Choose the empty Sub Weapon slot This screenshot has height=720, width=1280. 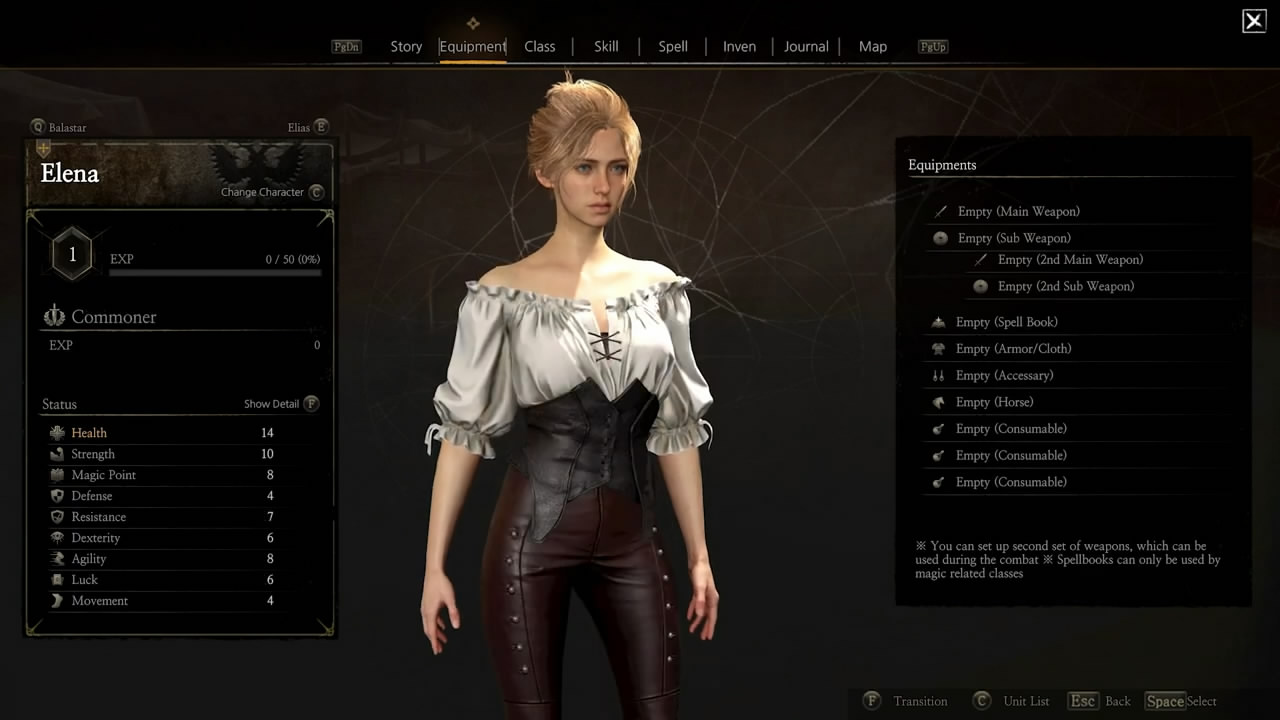(1013, 238)
